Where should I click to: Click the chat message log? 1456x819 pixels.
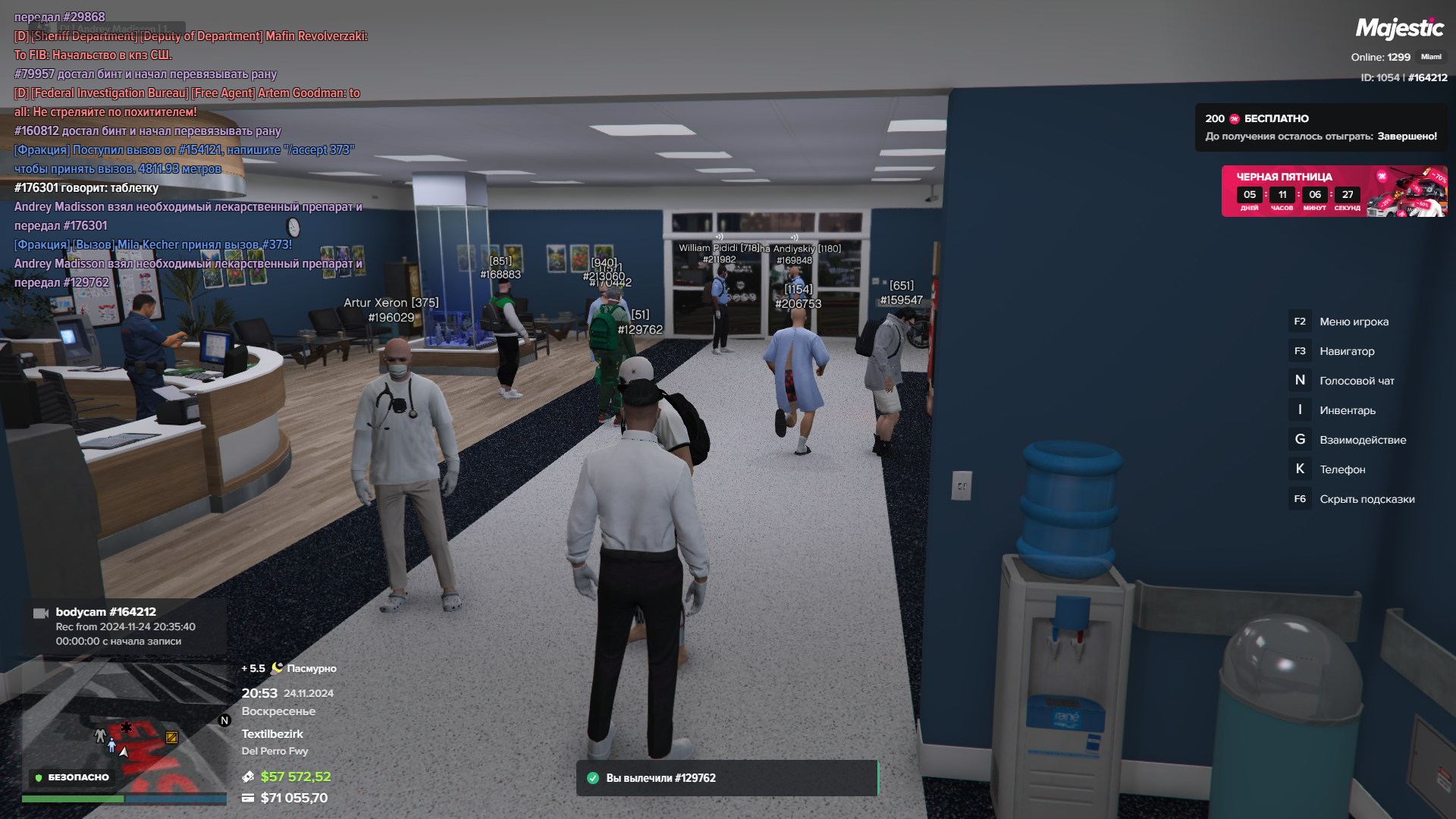pos(190,150)
